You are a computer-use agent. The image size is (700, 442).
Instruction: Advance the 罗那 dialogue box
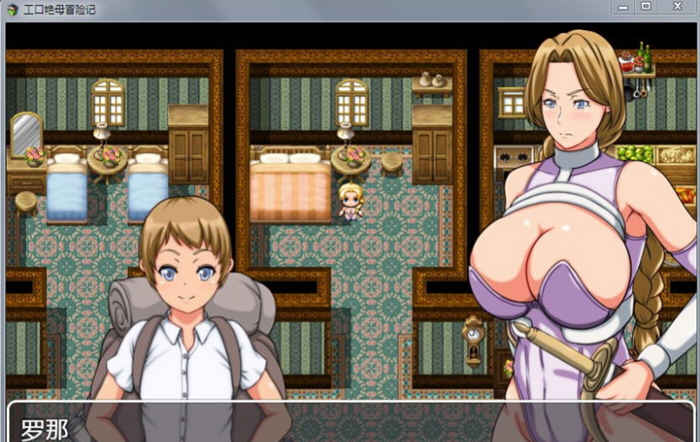pos(350,424)
